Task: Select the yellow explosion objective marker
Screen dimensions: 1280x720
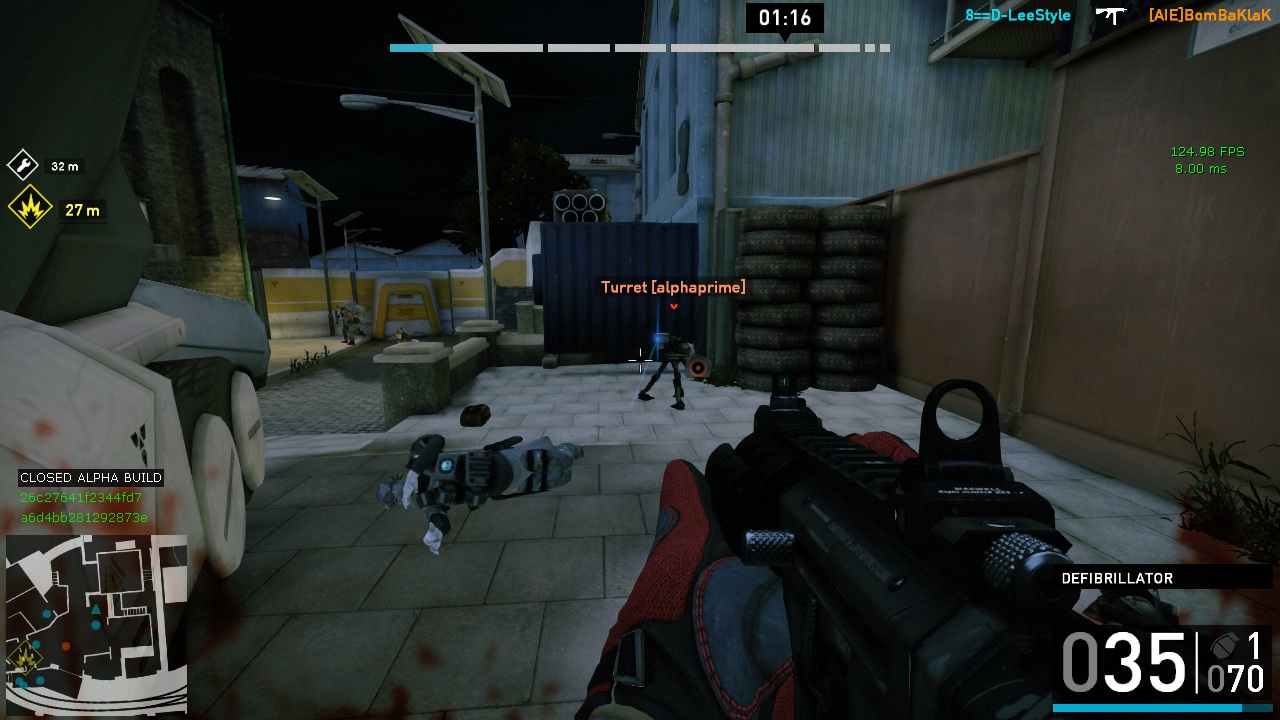Action: pos(30,208)
